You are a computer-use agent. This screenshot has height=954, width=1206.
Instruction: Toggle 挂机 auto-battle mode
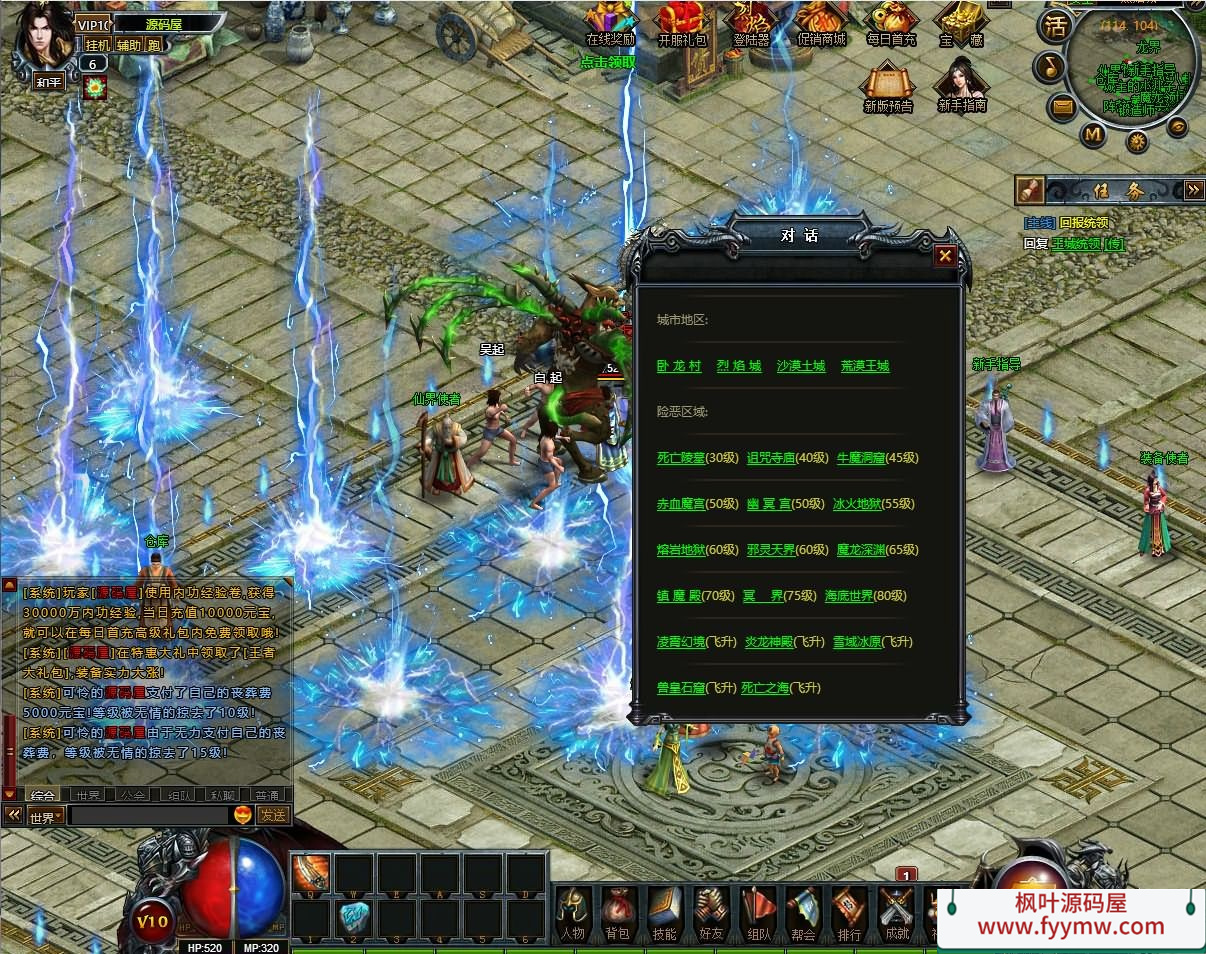(x=97, y=45)
